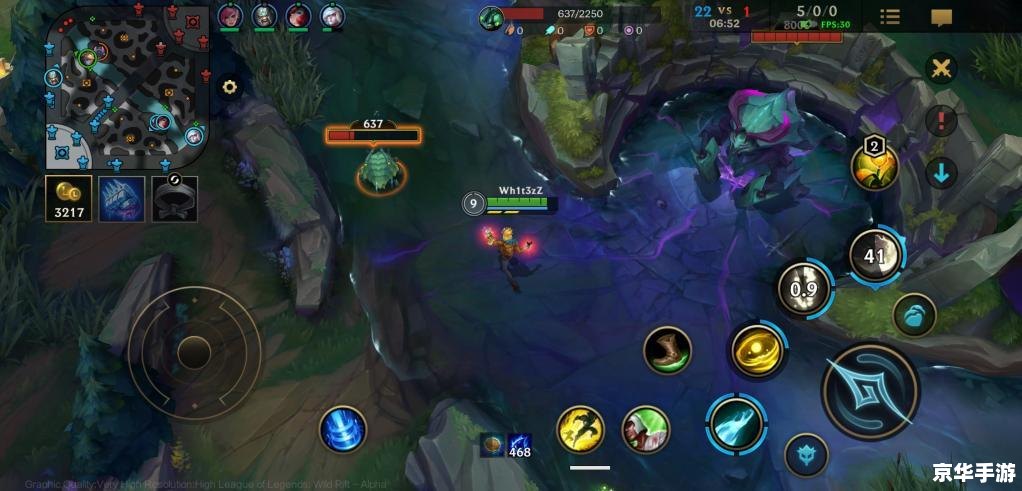Open the chat bubble icon
This screenshot has height=491, width=1022.
941,16
